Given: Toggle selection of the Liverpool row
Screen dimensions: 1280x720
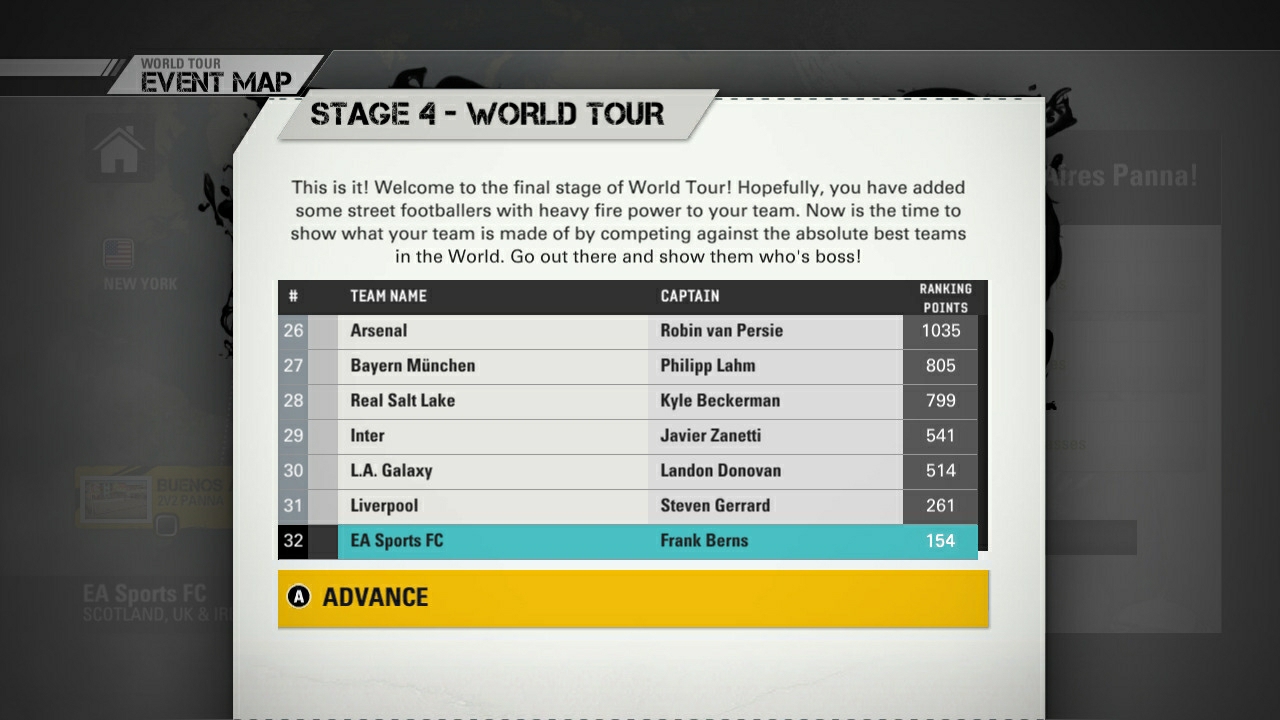Looking at the screenshot, I should pyautogui.click(x=628, y=505).
